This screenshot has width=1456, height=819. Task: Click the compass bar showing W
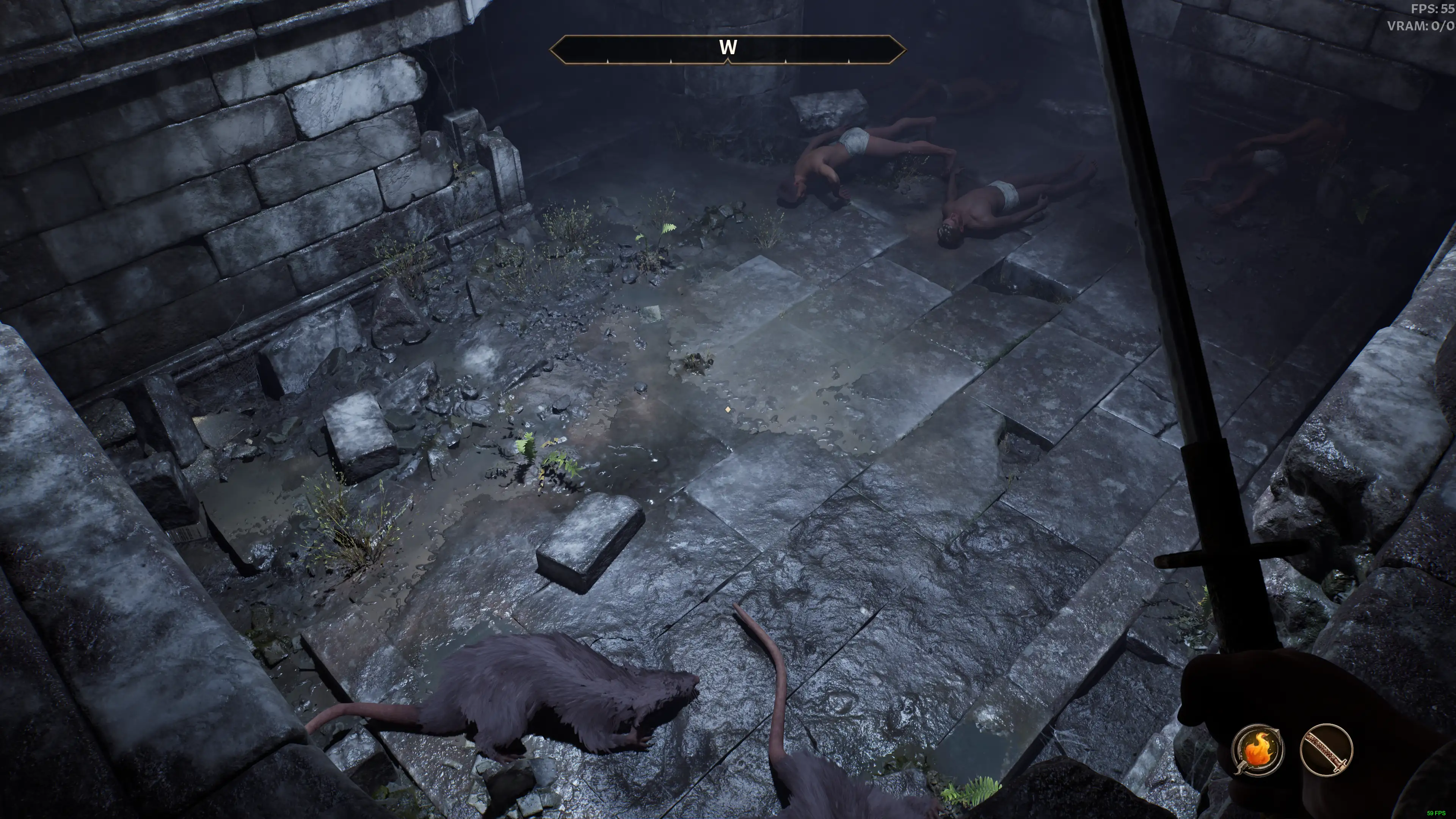728,49
